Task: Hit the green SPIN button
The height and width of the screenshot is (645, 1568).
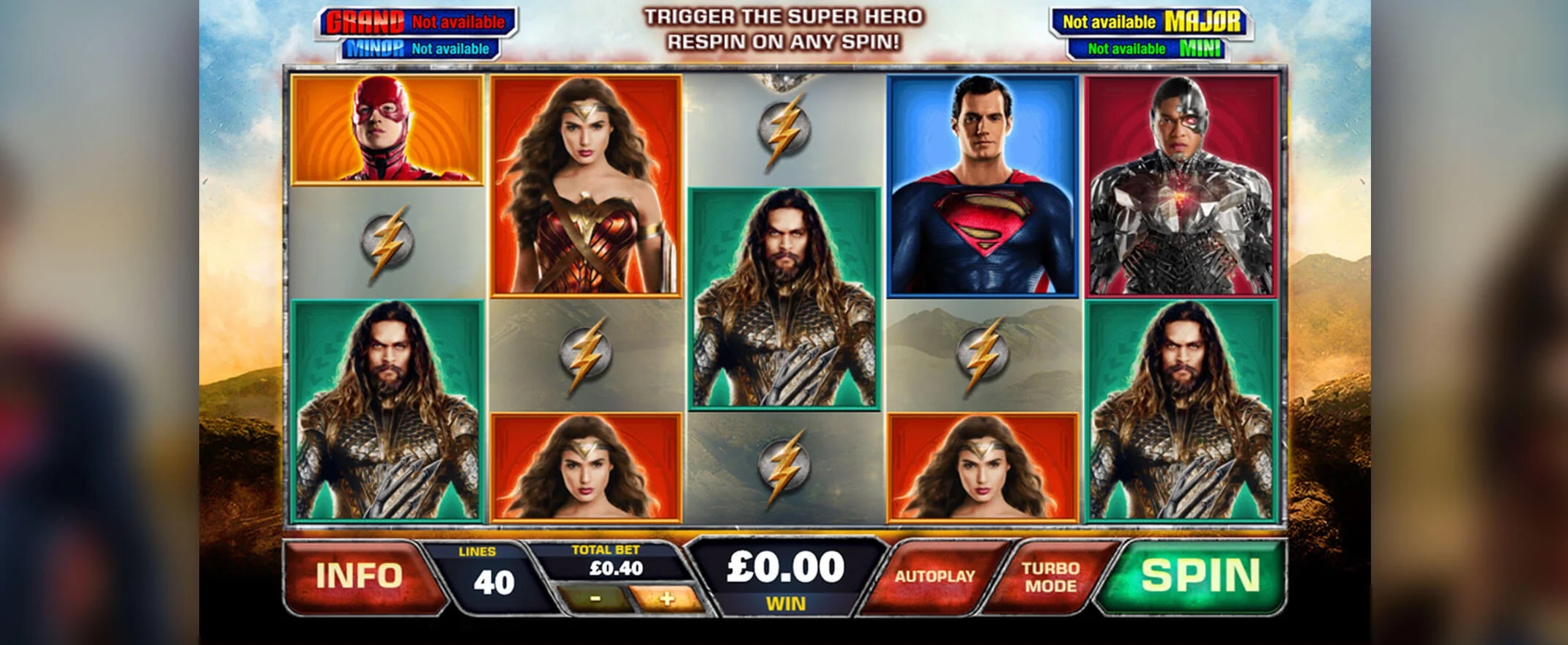Action: tap(1200, 575)
